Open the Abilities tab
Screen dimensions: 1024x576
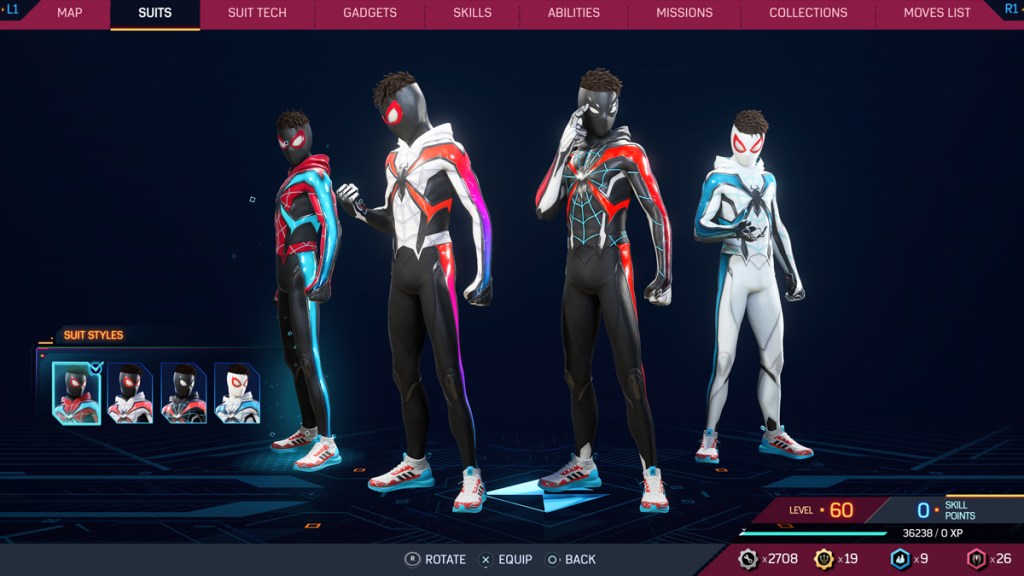pyautogui.click(x=574, y=13)
